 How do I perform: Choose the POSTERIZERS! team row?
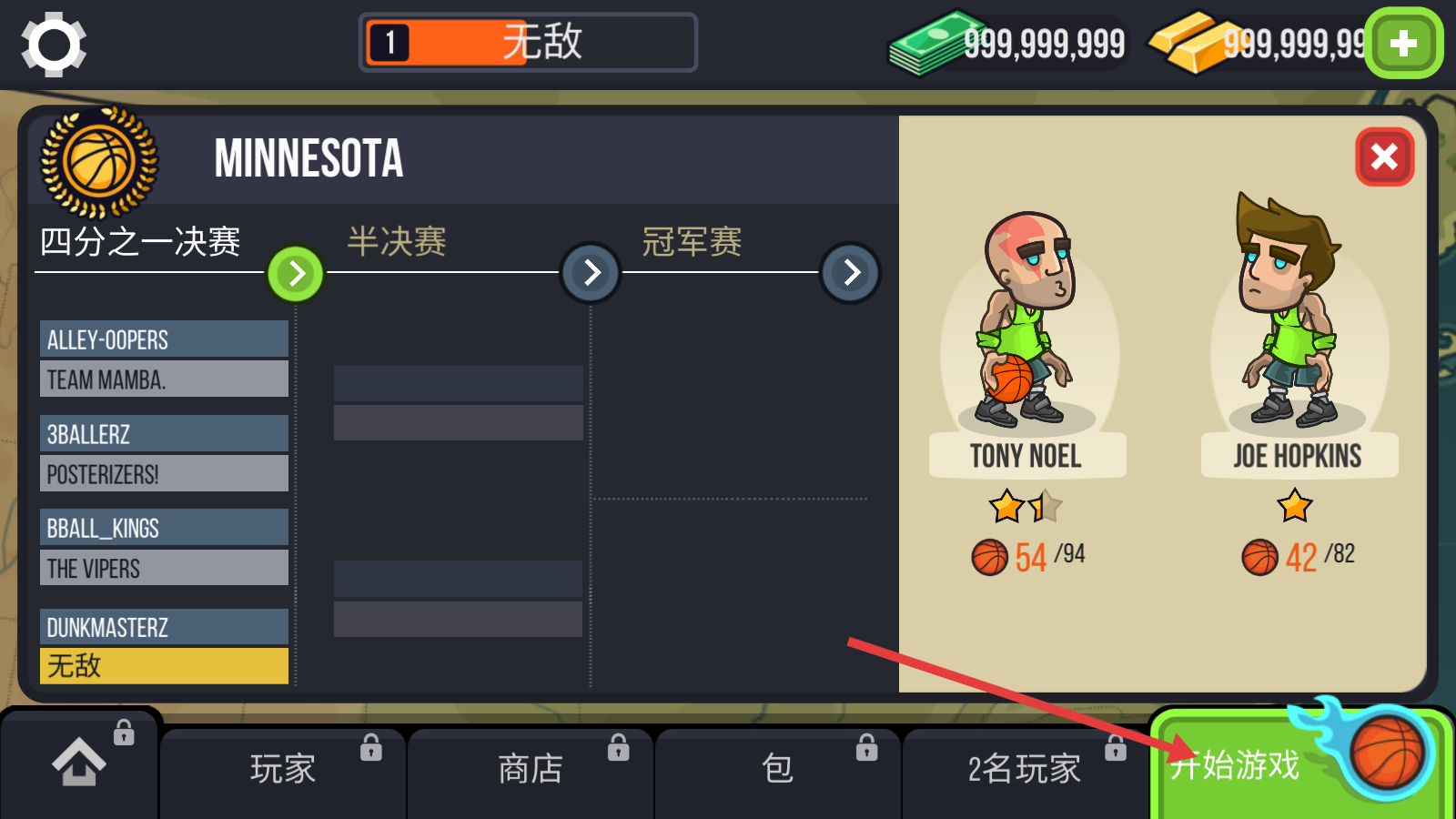point(164,474)
